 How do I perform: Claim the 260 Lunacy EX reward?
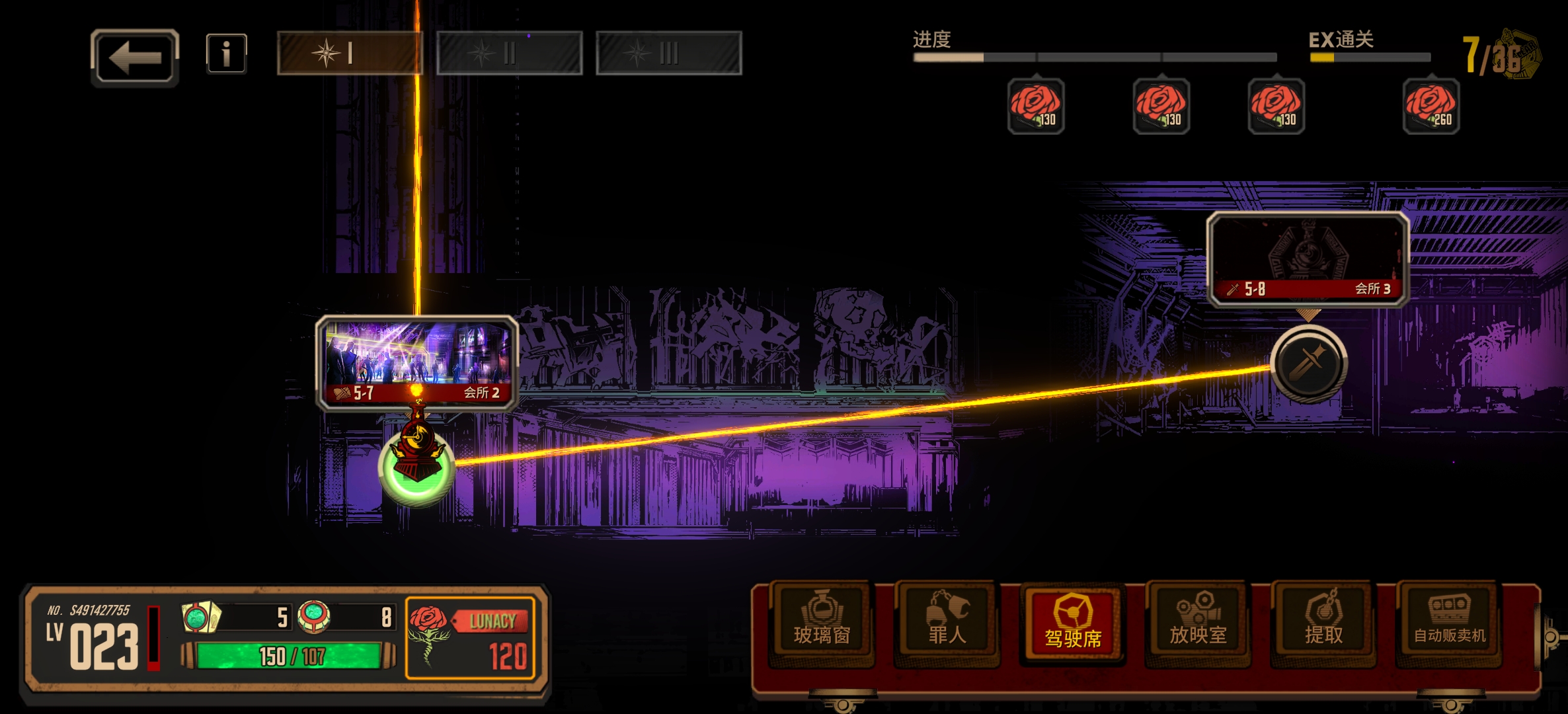(x=1431, y=106)
